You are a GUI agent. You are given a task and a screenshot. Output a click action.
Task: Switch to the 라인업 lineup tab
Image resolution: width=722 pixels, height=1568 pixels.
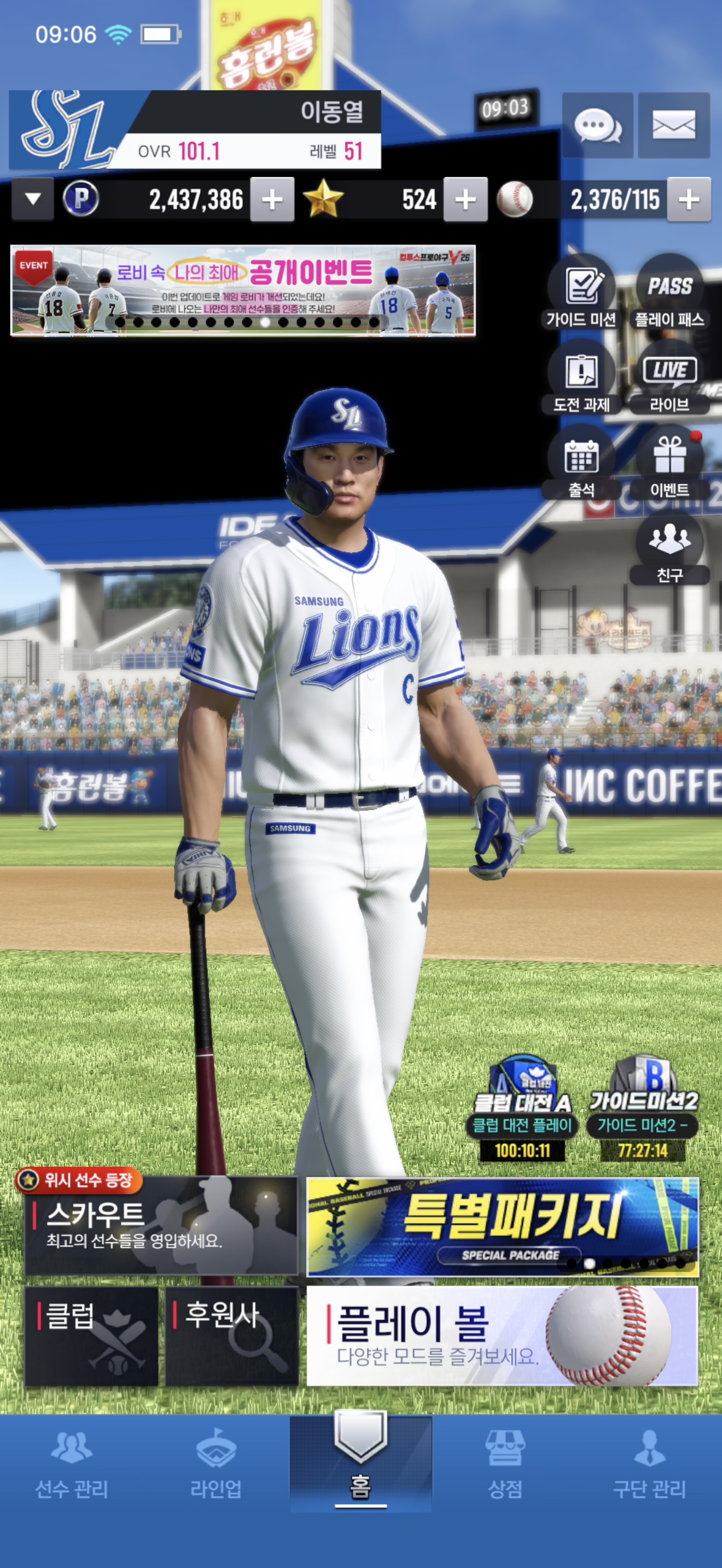point(216,1464)
